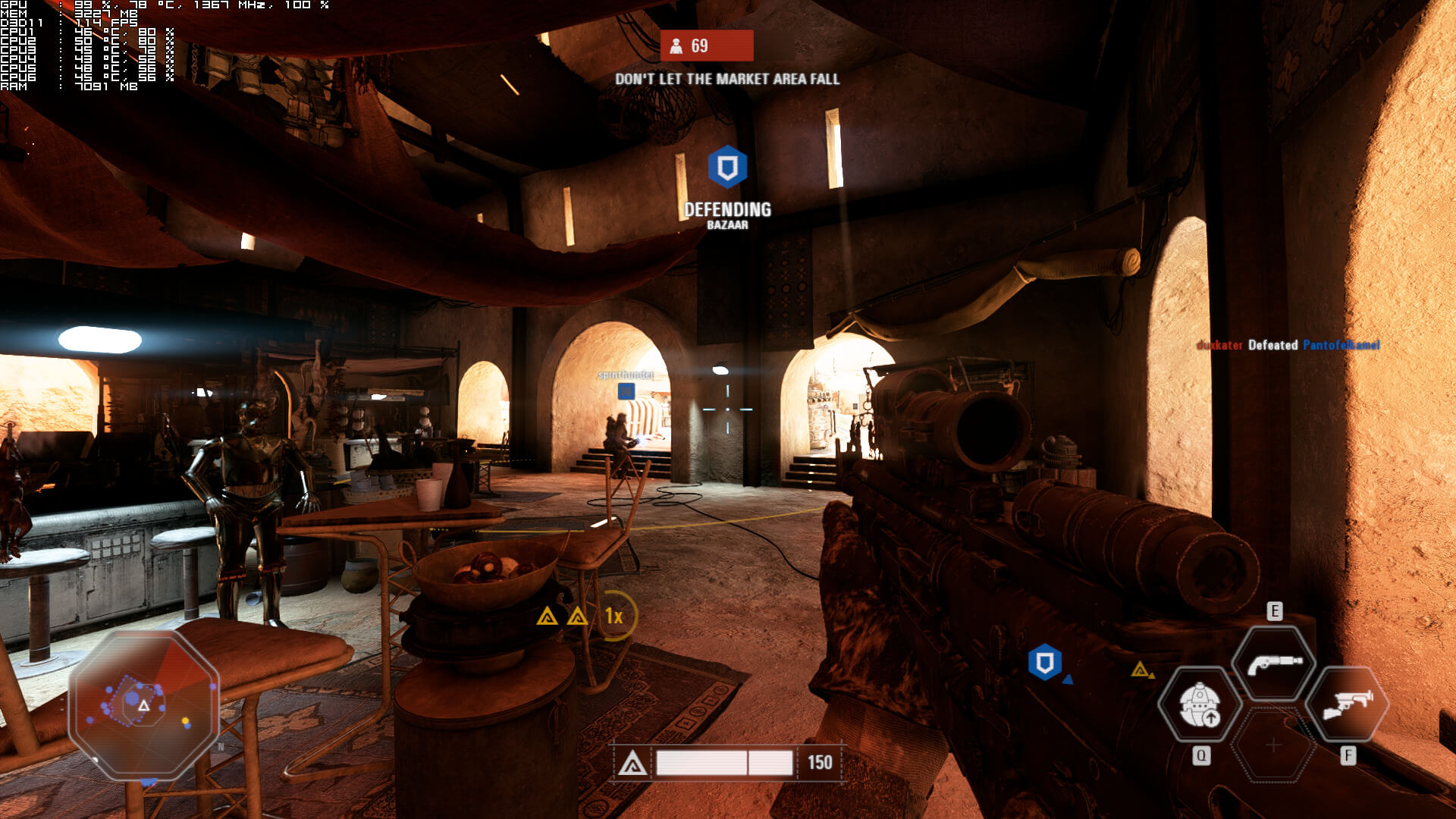Click the empty hexagon slot with plus sign

click(x=1274, y=745)
